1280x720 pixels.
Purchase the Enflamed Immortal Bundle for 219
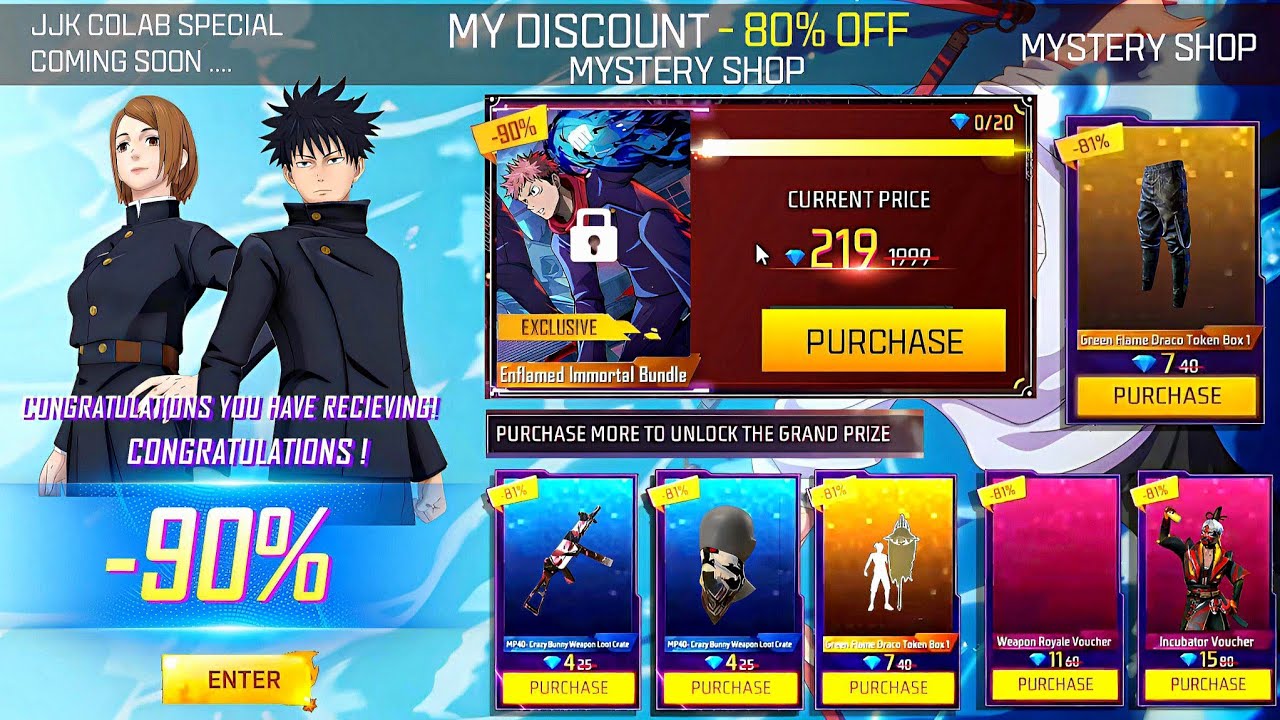[x=883, y=341]
